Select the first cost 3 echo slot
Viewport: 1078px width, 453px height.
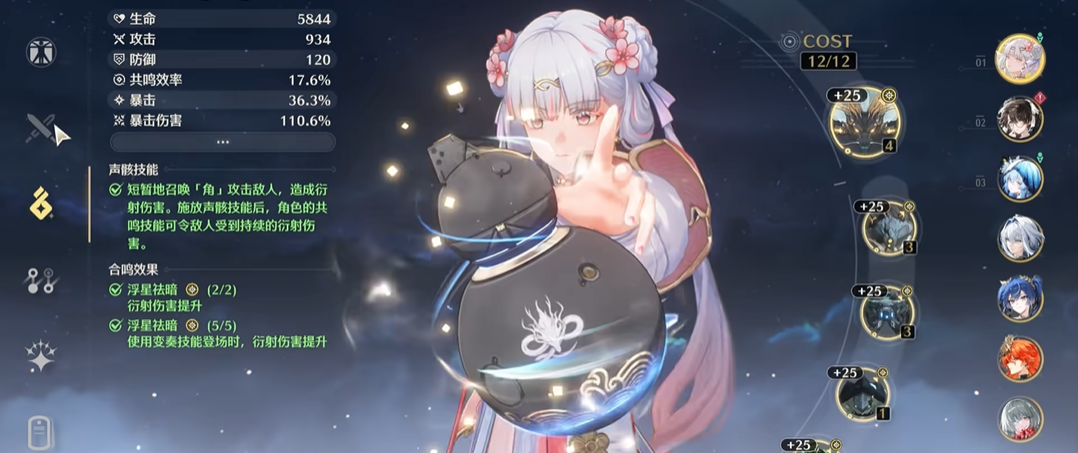coord(888,231)
